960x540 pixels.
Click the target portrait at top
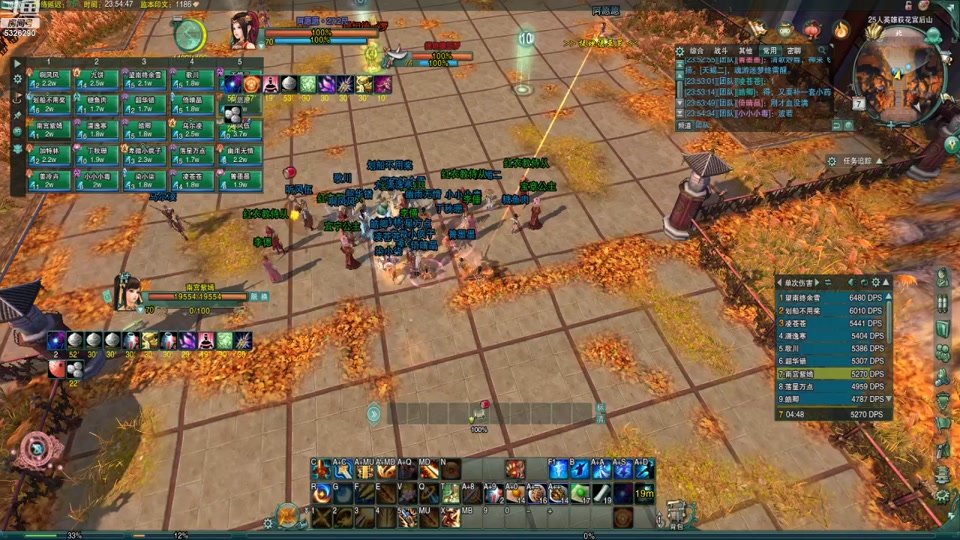pyautogui.click(x=243, y=28)
